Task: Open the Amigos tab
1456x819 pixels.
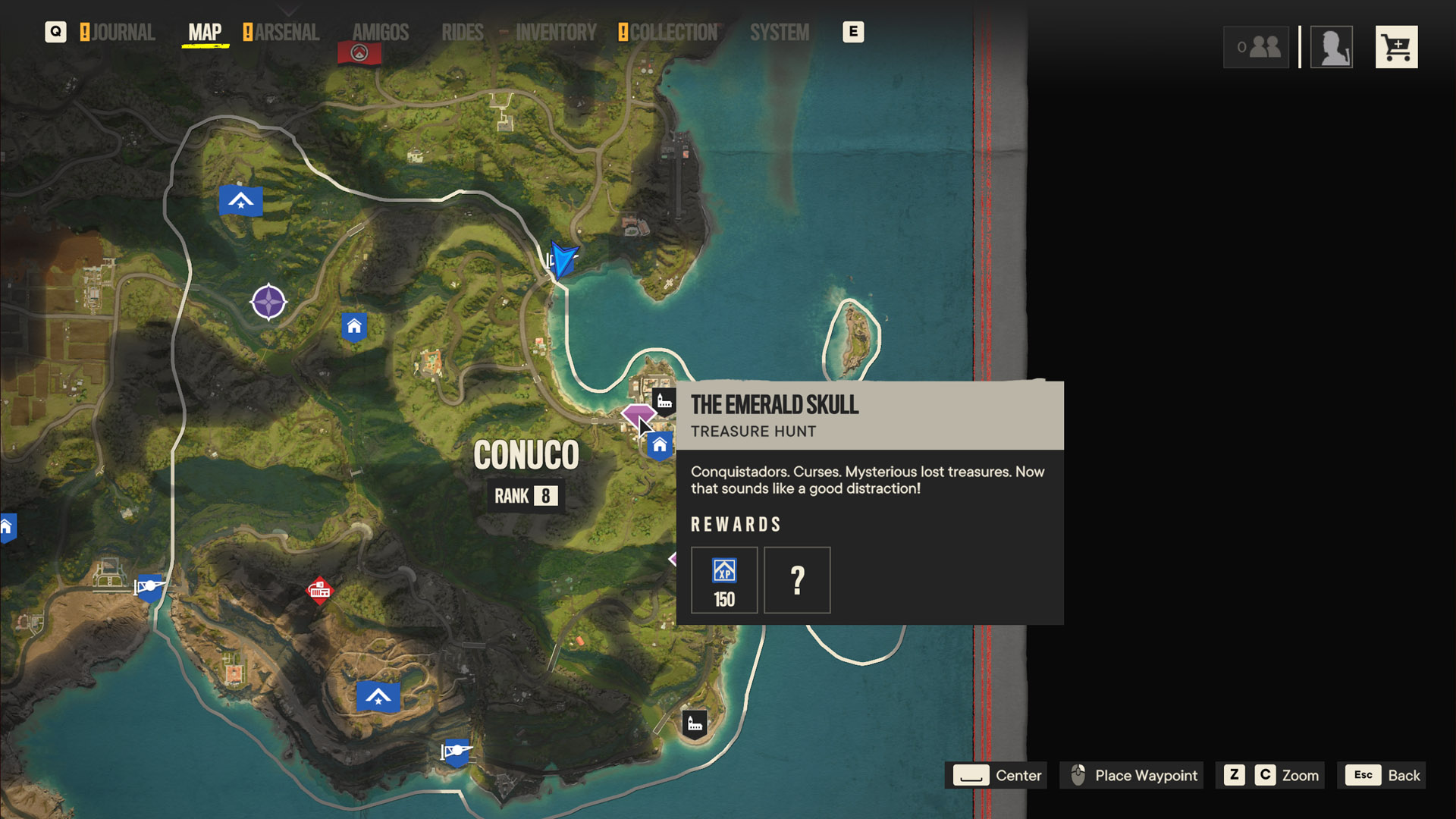Action: pyautogui.click(x=380, y=33)
